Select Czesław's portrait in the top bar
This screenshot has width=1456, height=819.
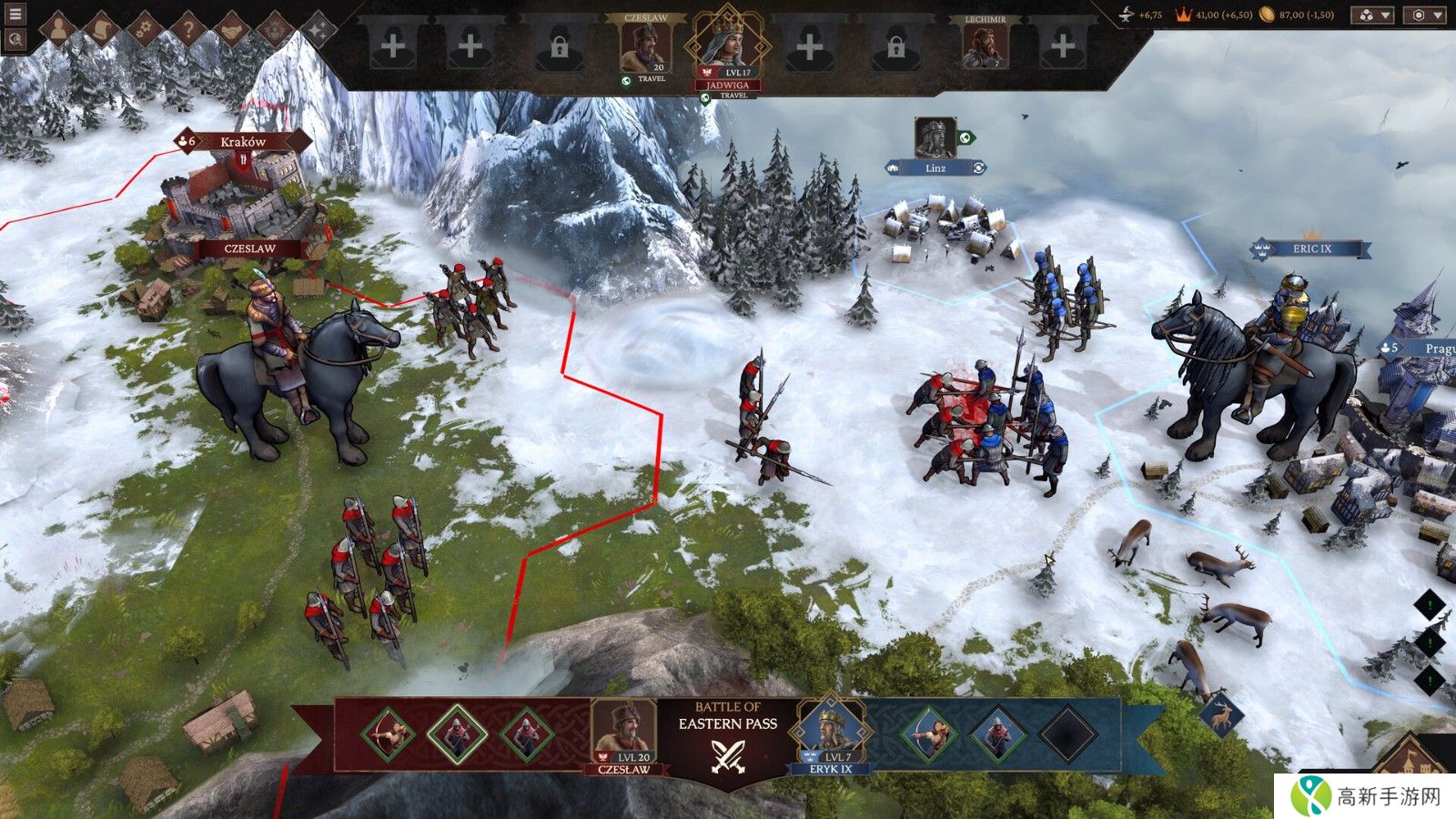[x=645, y=45]
